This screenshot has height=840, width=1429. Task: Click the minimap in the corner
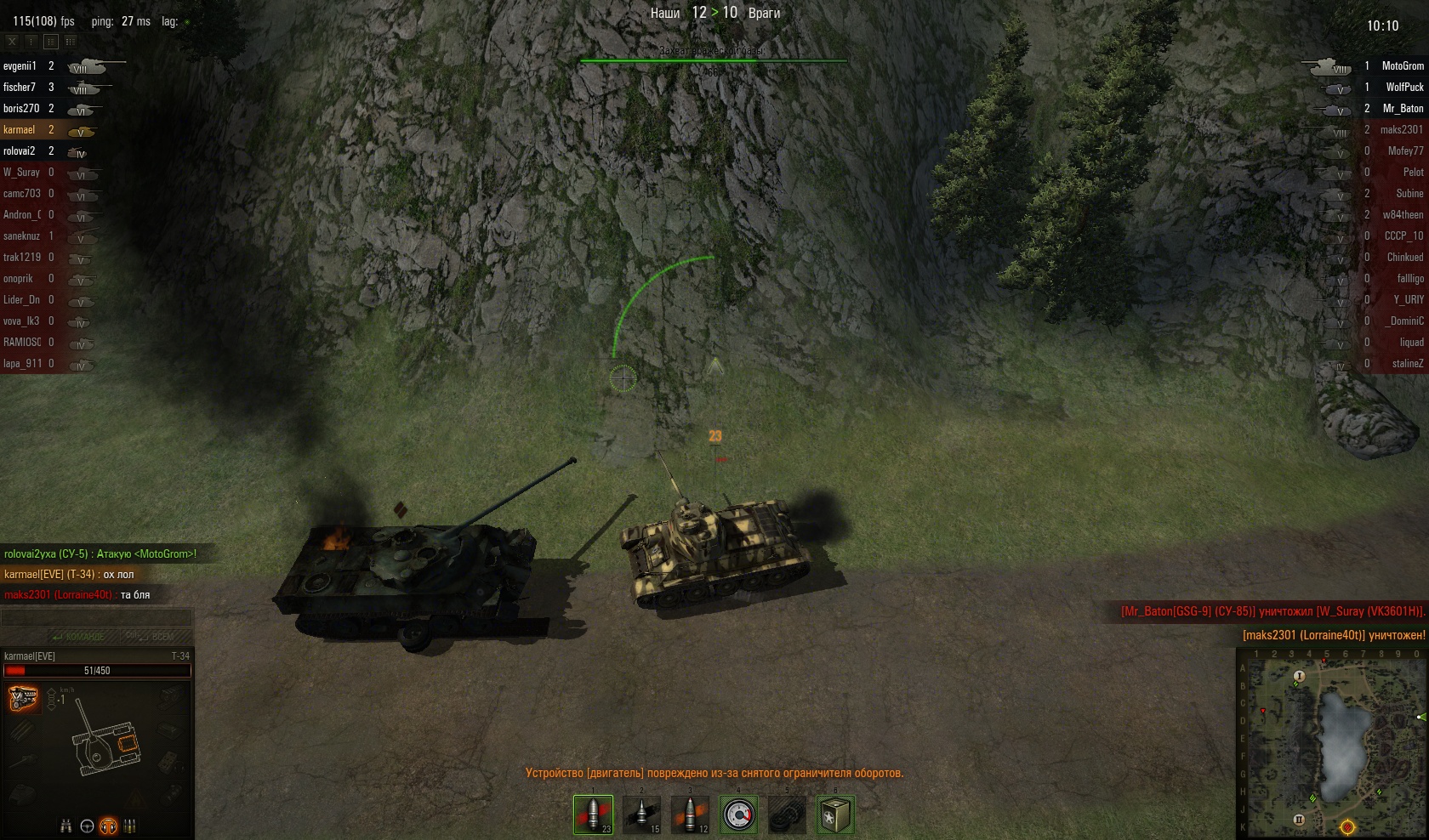(x=1331, y=744)
